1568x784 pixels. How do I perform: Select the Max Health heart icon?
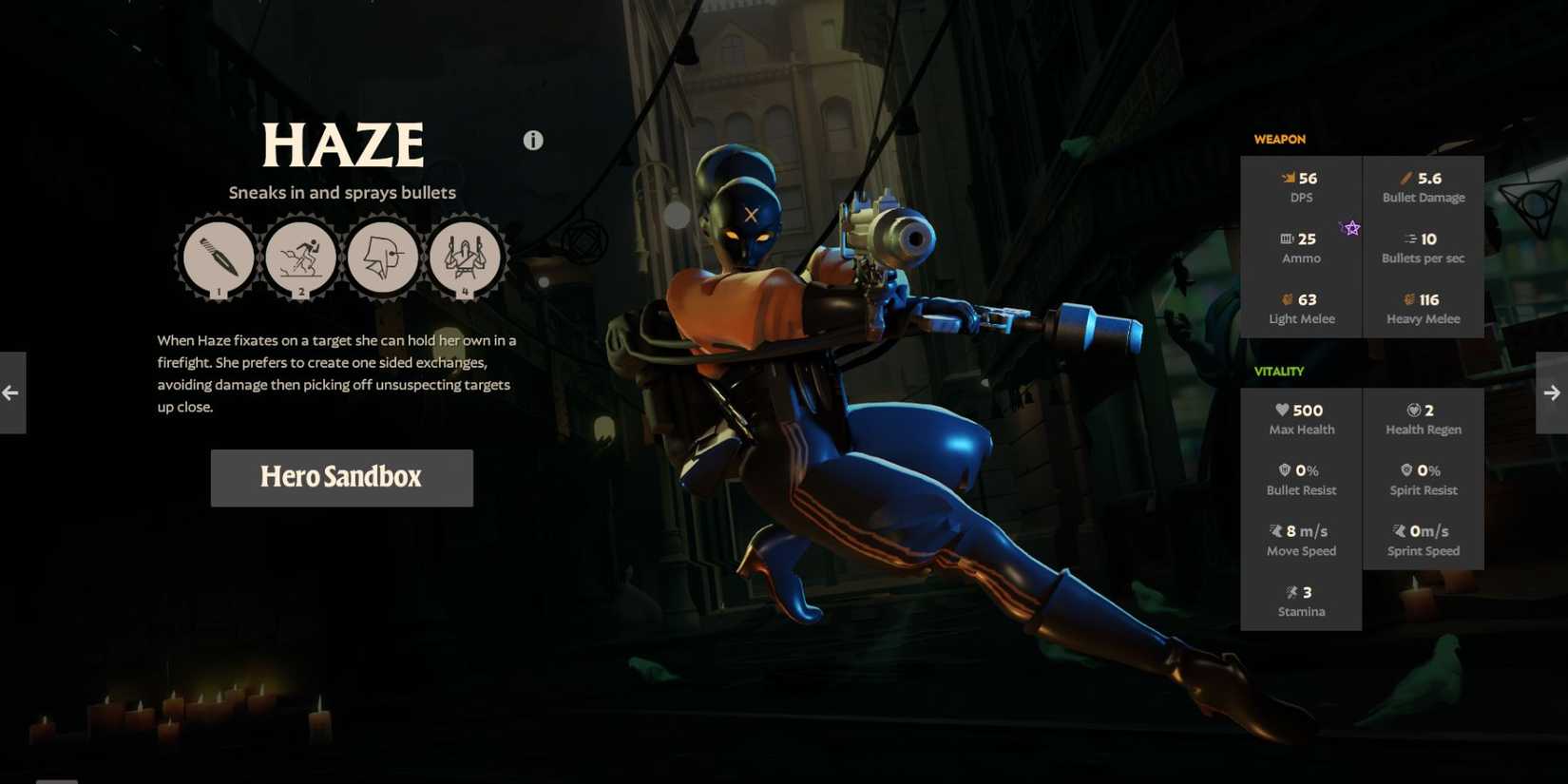[x=1281, y=410]
